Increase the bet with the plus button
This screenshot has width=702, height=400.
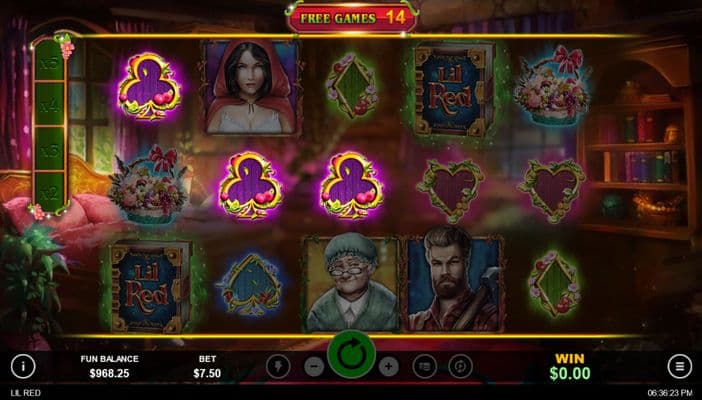pos(390,366)
